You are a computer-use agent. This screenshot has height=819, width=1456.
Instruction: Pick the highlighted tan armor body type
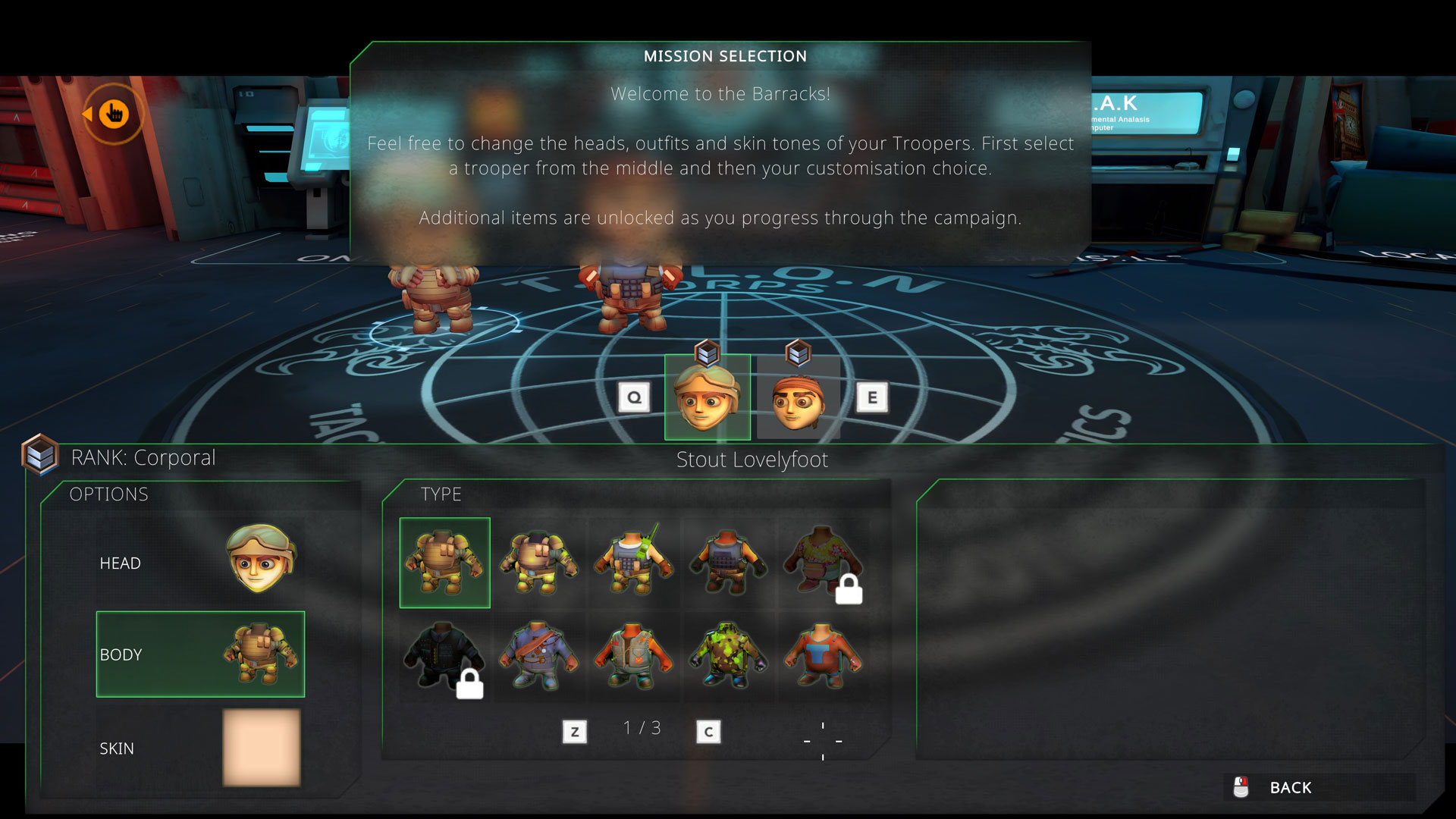pos(444,563)
